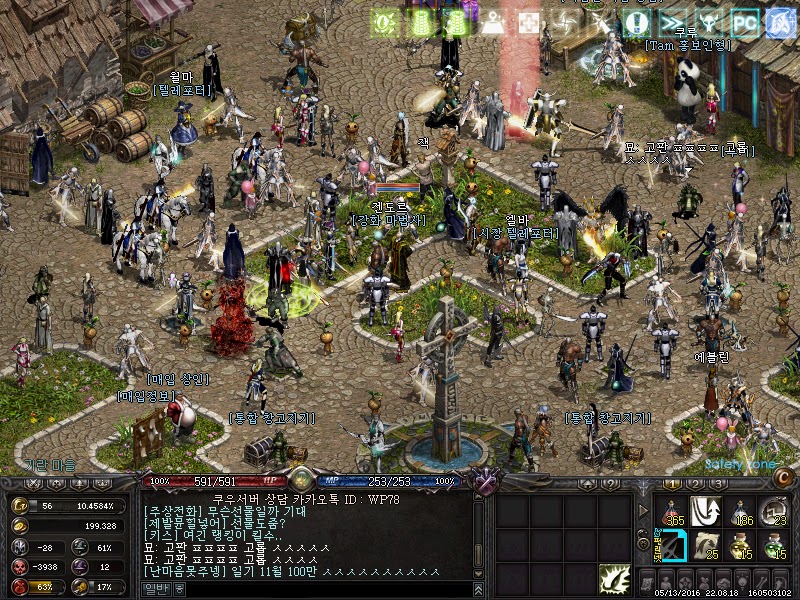The width and height of the screenshot is (800, 600).
Task: Expand the hotbar side arrow
Action: tap(643, 511)
